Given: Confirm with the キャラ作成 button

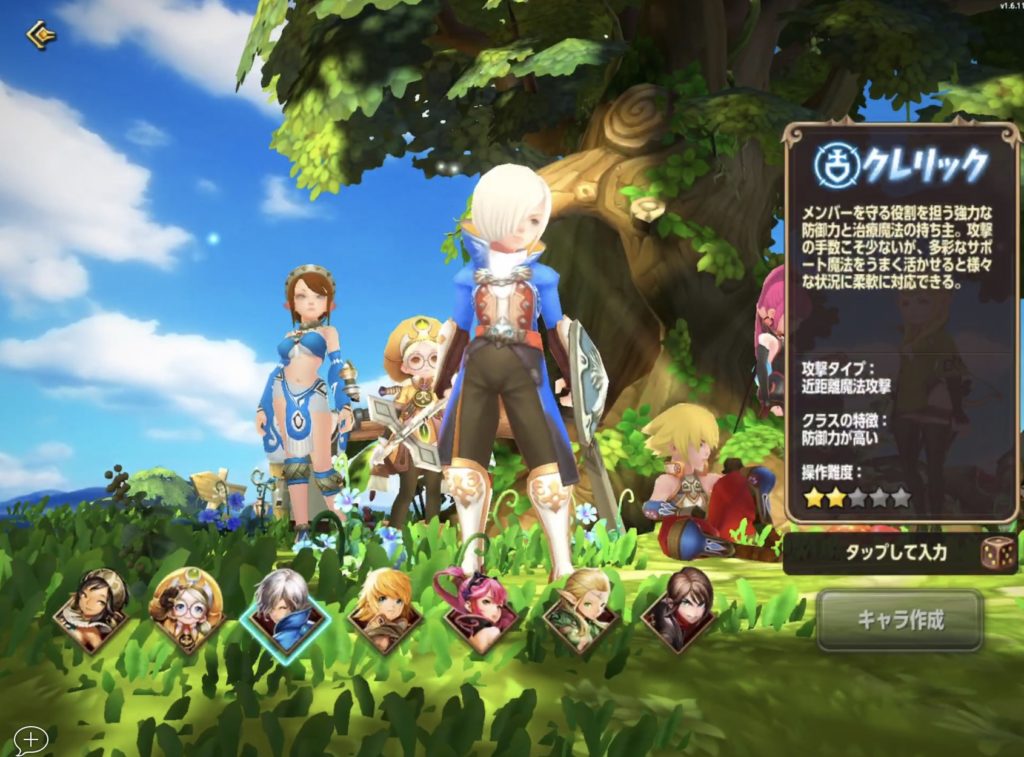Looking at the screenshot, I should (x=900, y=619).
